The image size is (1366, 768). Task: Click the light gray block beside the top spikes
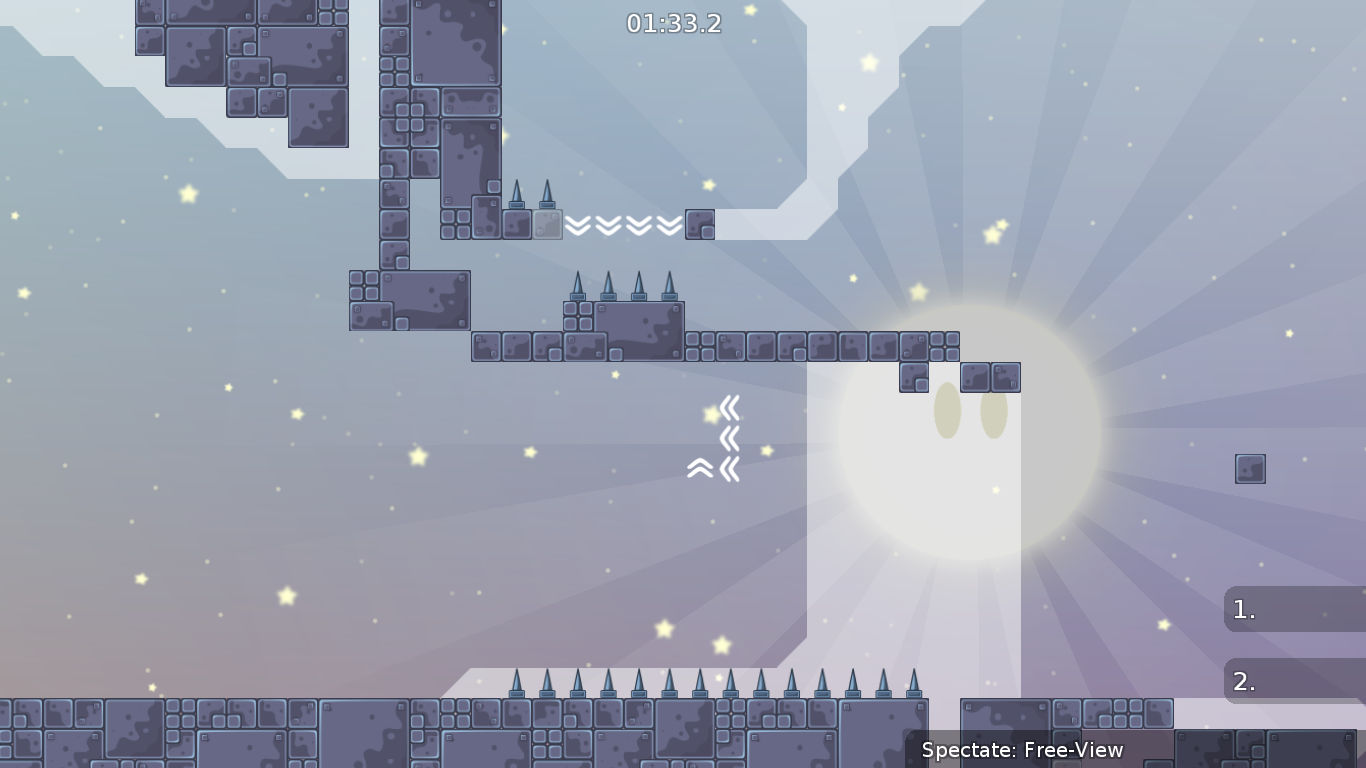(546, 225)
